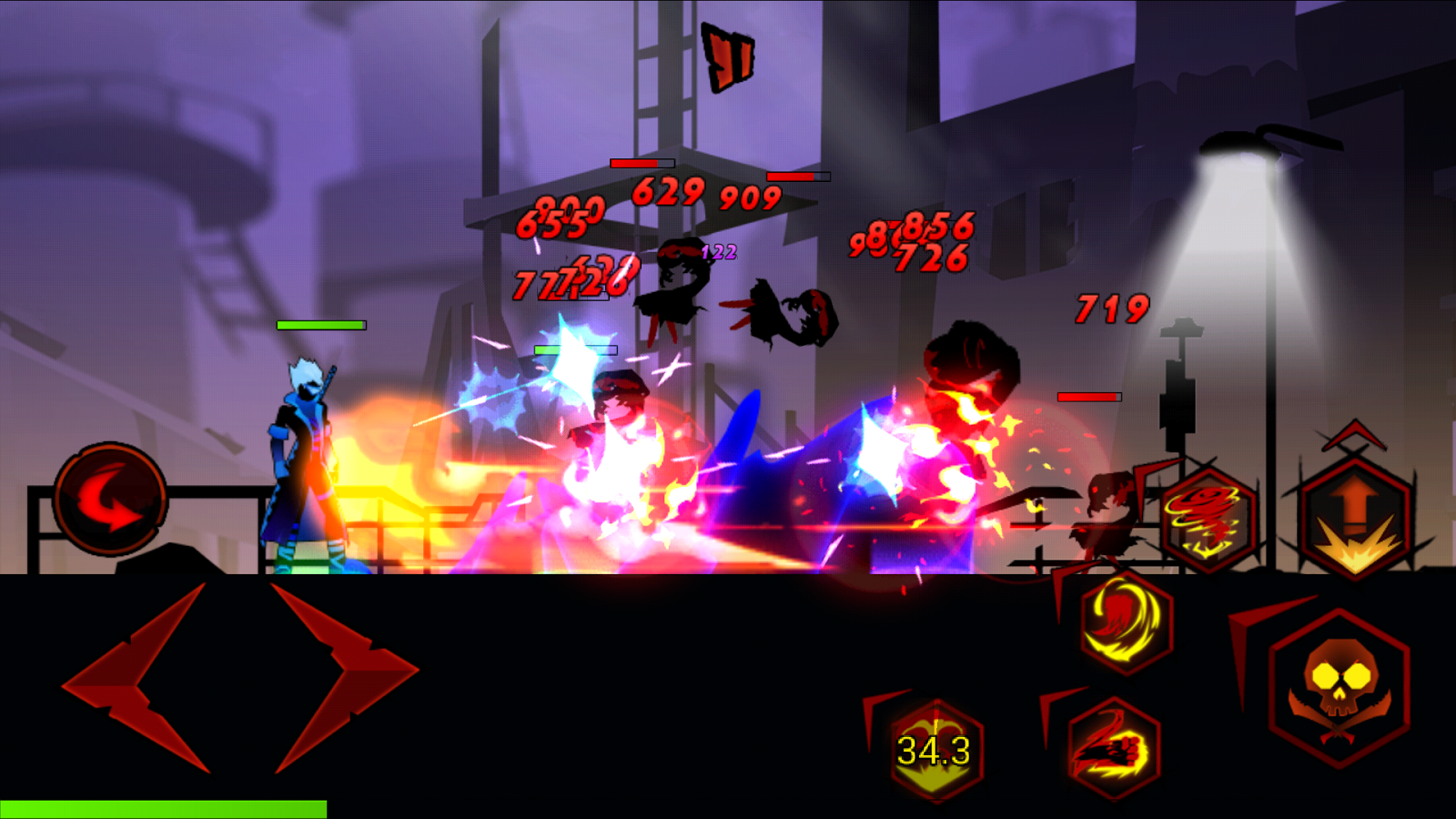Pause the game with the top button
Image resolution: width=1456 pixels, height=819 pixels.
click(x=729, y=58)
